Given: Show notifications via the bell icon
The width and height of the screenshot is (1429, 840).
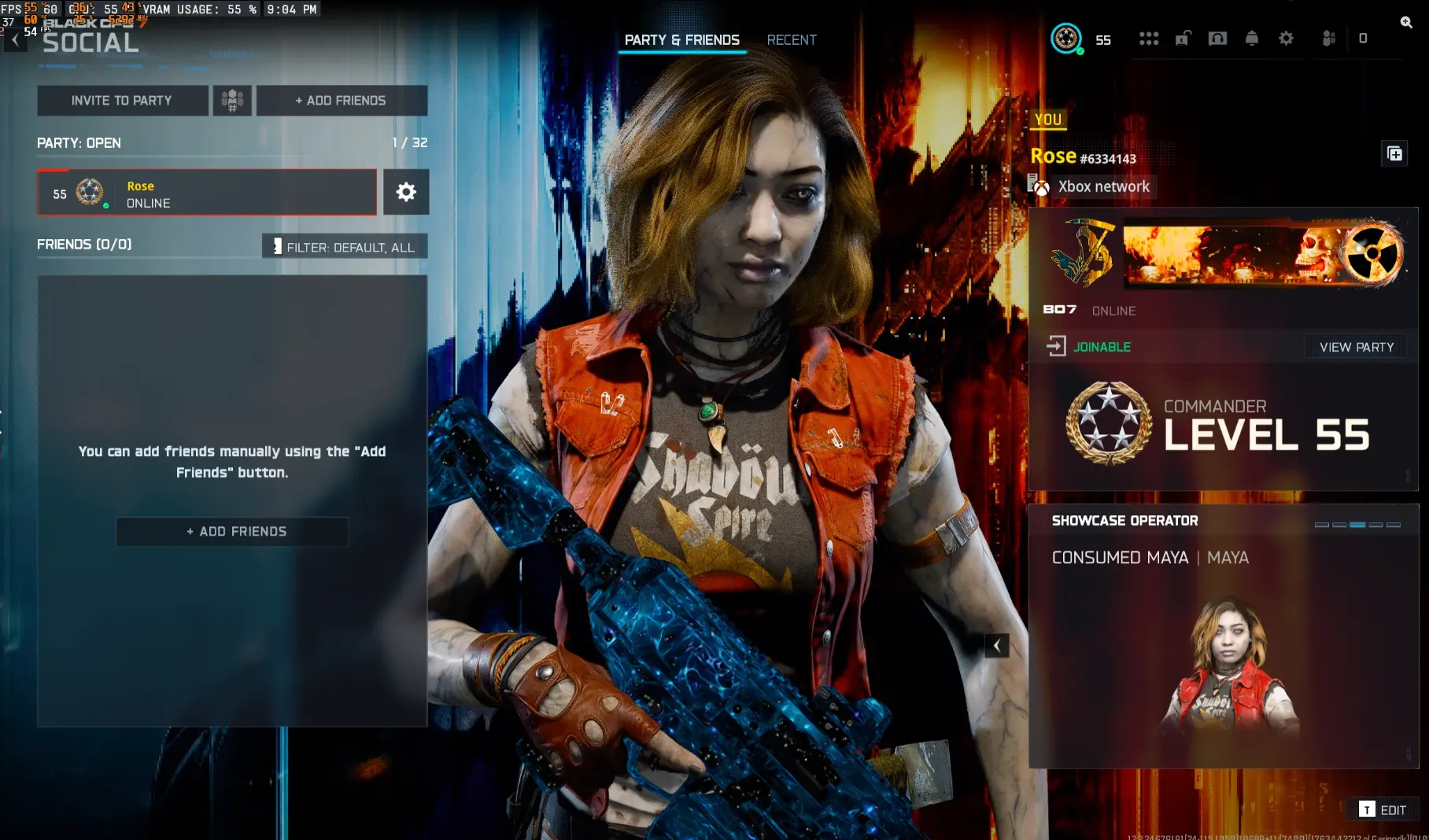Looking at the screenshot, I should point(1252,39).
